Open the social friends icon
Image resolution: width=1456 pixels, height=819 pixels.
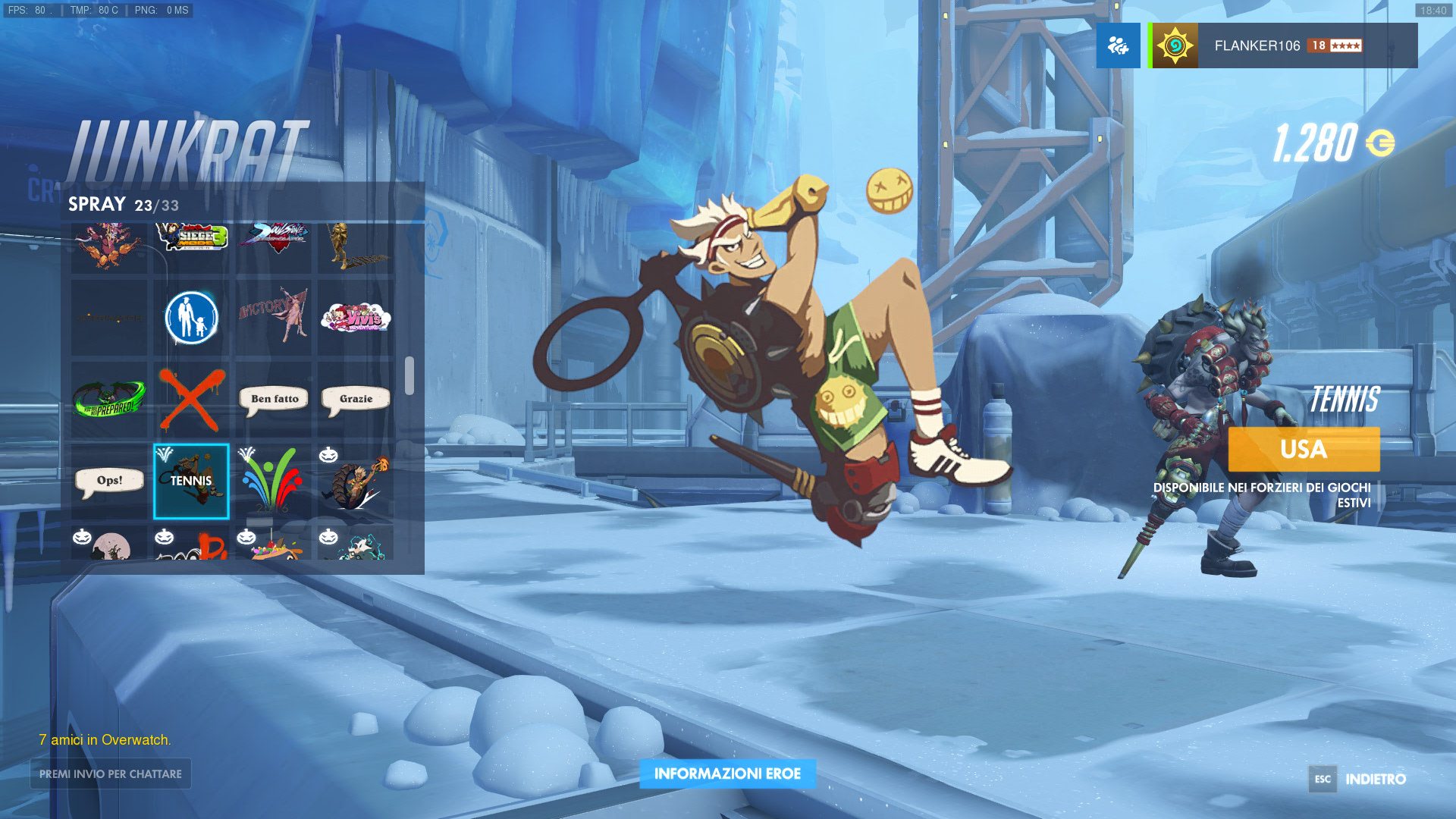(1118, 45)
